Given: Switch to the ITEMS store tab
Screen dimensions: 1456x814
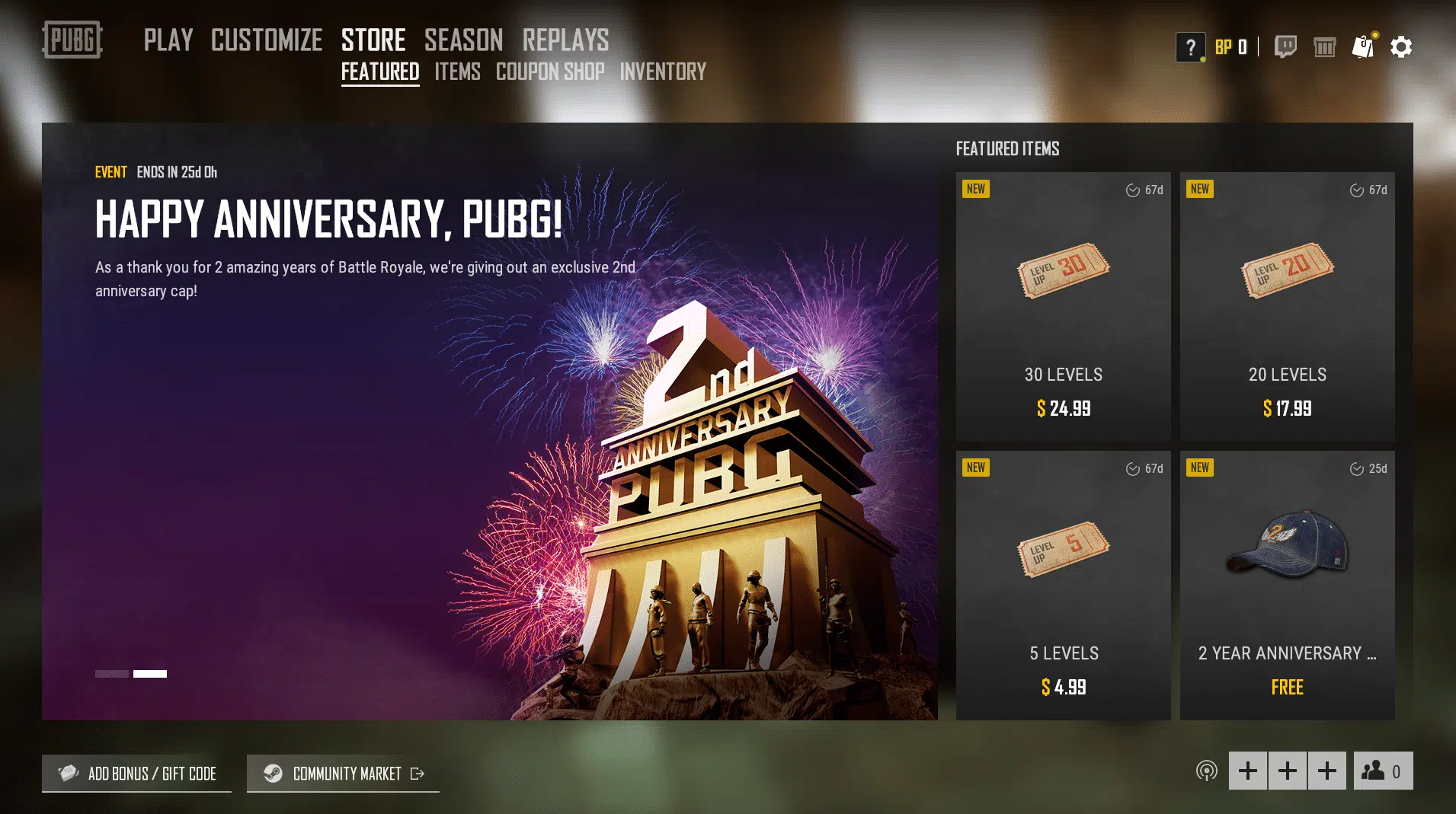Looking at the screenshot, I should pos(457,72).
